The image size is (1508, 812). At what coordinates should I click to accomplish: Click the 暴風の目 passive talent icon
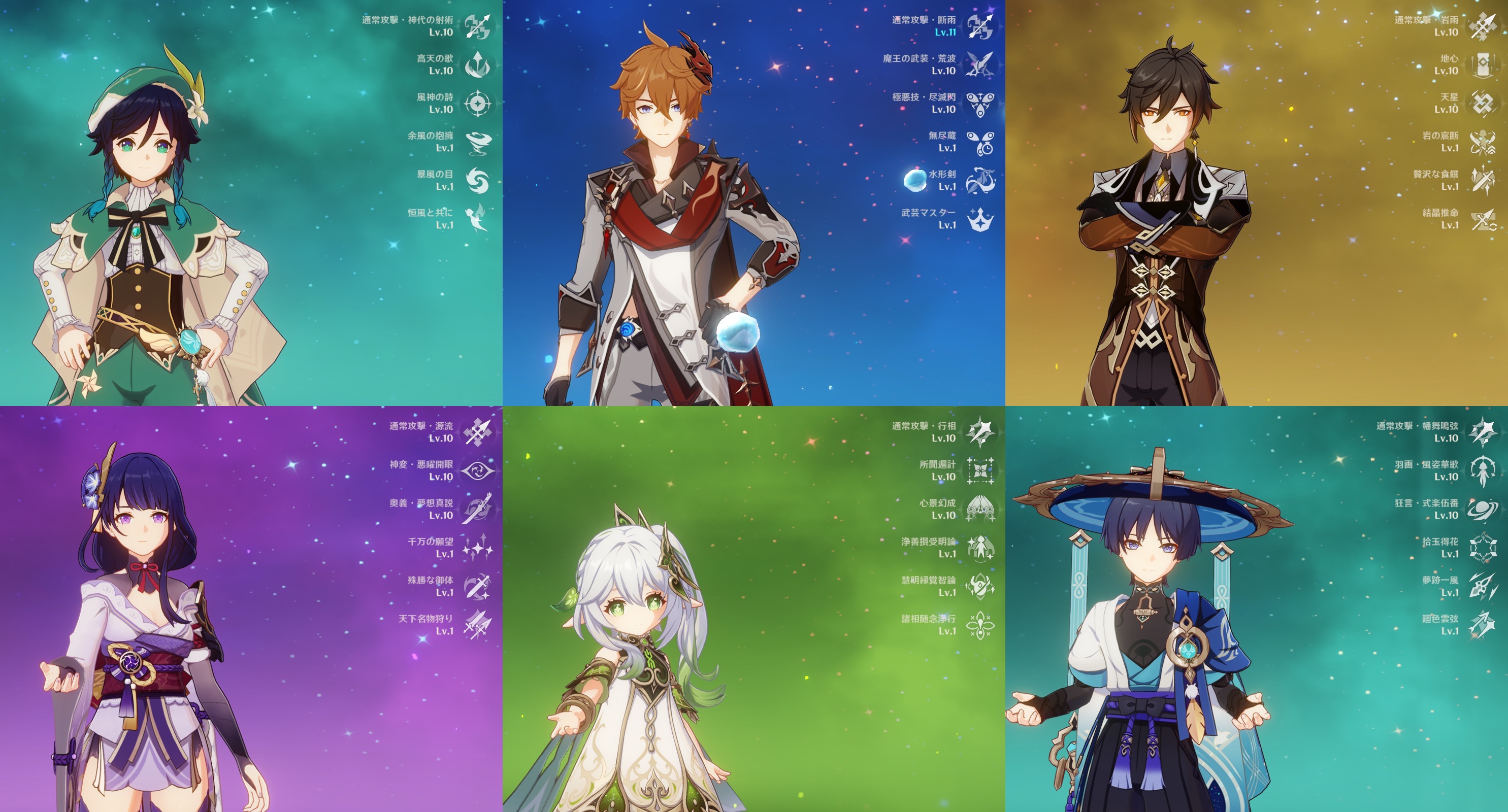point(478,180)
